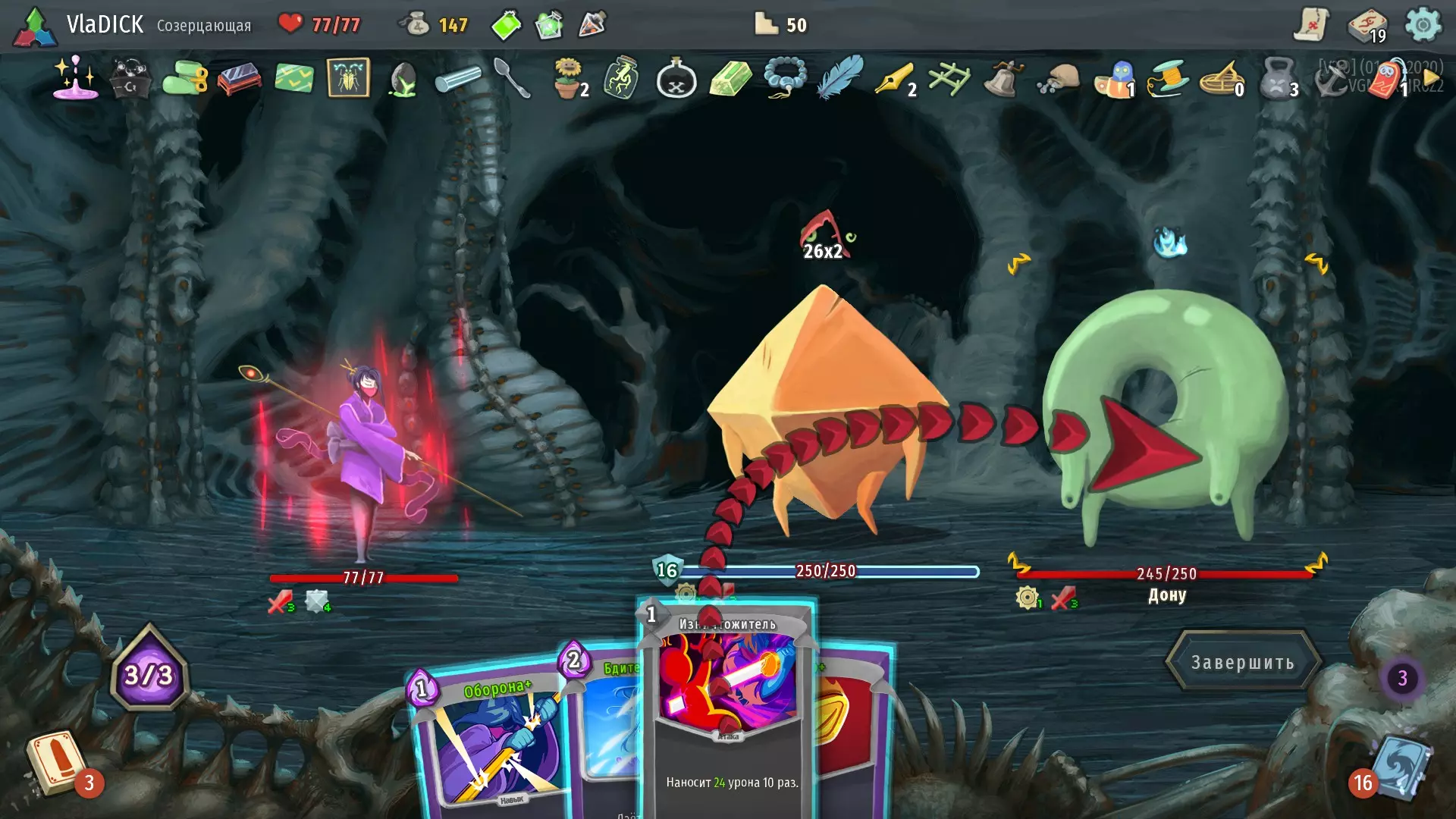View the deck of 19 cards

1367,27
